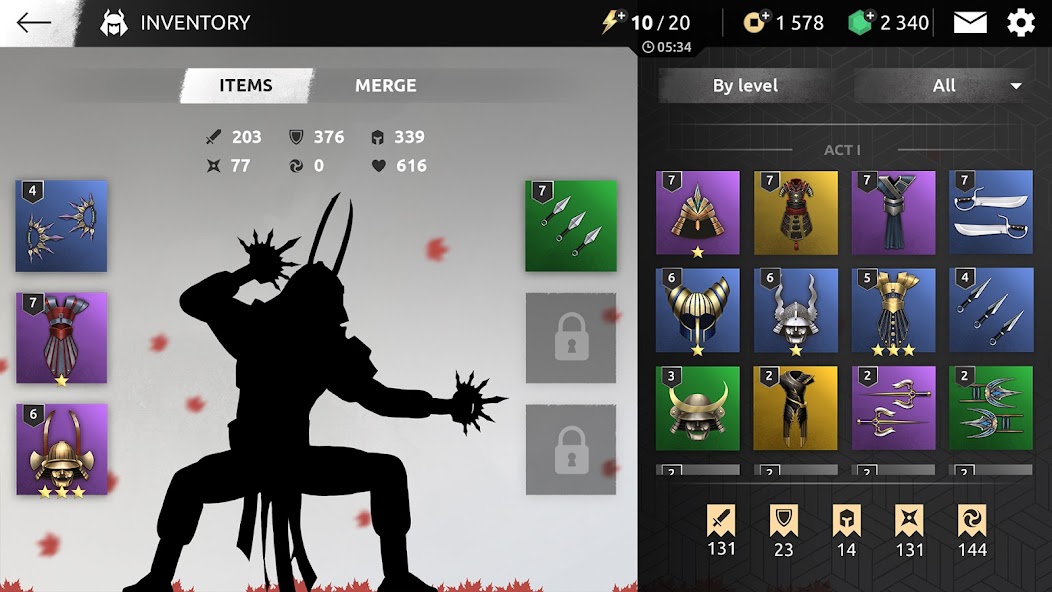Viewport: 1052px width, 592px height.
Task: Select the equipped red chest armor slot
Action: click(61, 338)
